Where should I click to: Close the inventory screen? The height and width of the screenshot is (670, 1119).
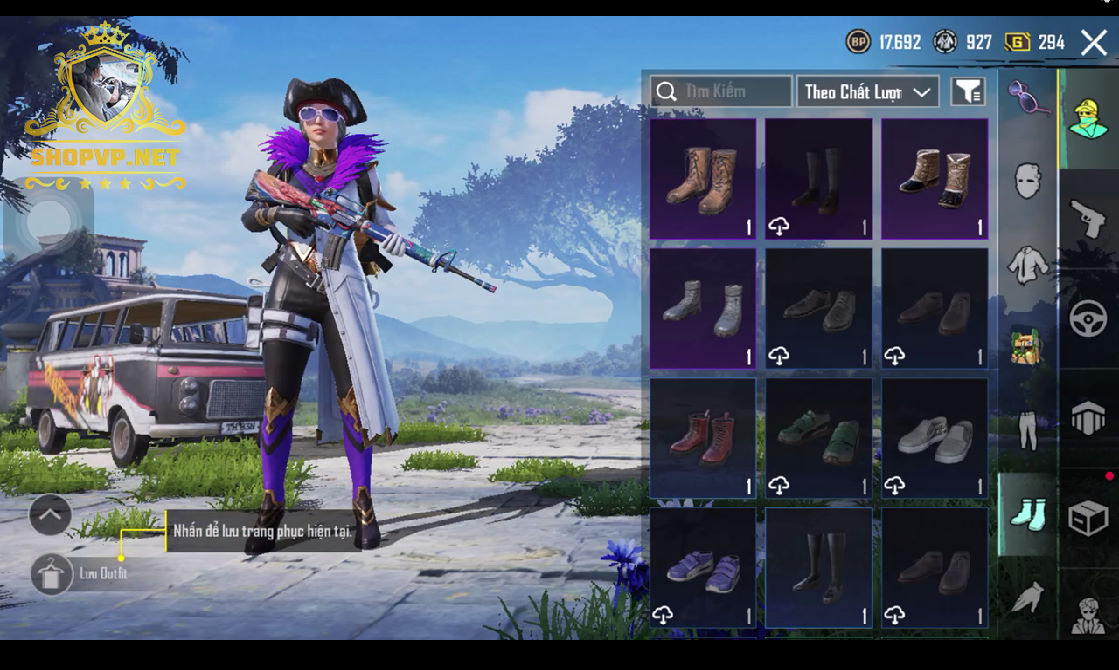coord(1093,42)
